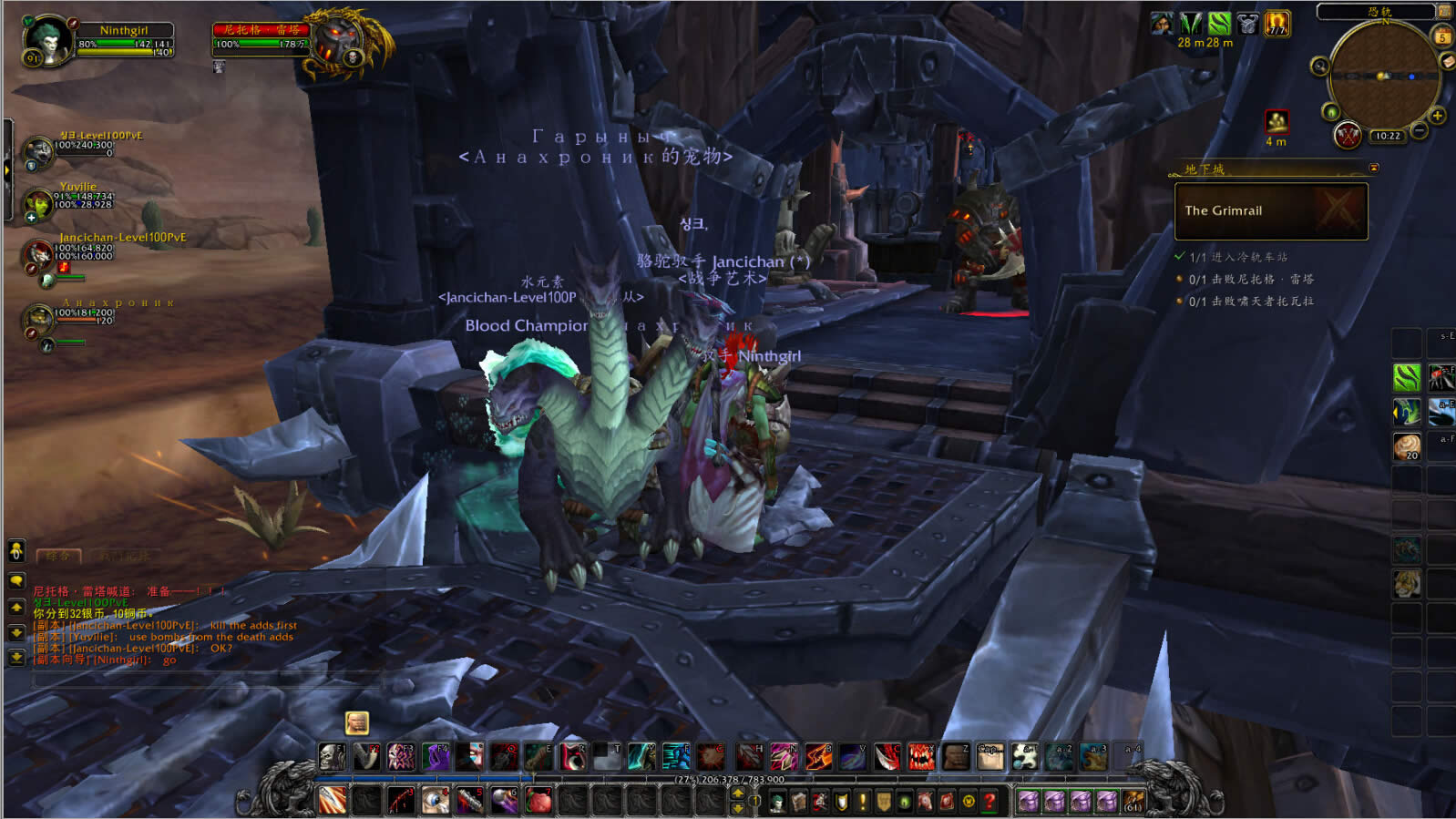Activate the red roaring face ability bound to X
The height and width of the screenshot is (819, 1456).
point(920,756)
